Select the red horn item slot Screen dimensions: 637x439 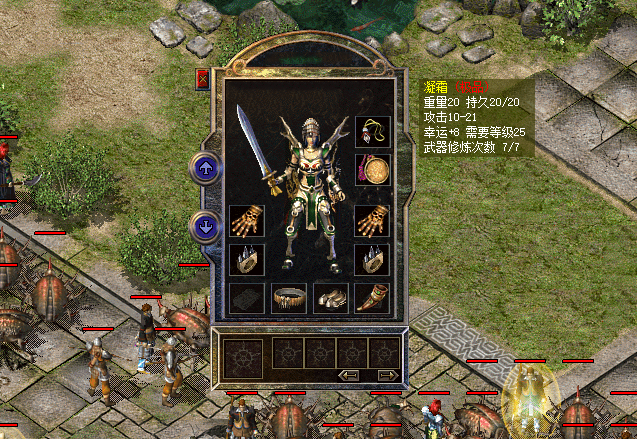point(372,298)
